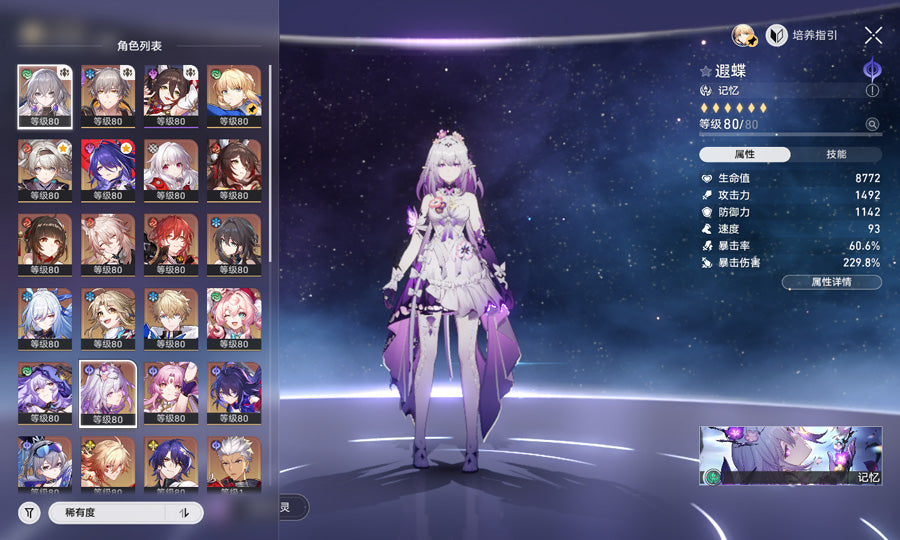Open the 记忆 light cone card
The height and width of the screenshot is (540, 900).
[x=790, y=456]
